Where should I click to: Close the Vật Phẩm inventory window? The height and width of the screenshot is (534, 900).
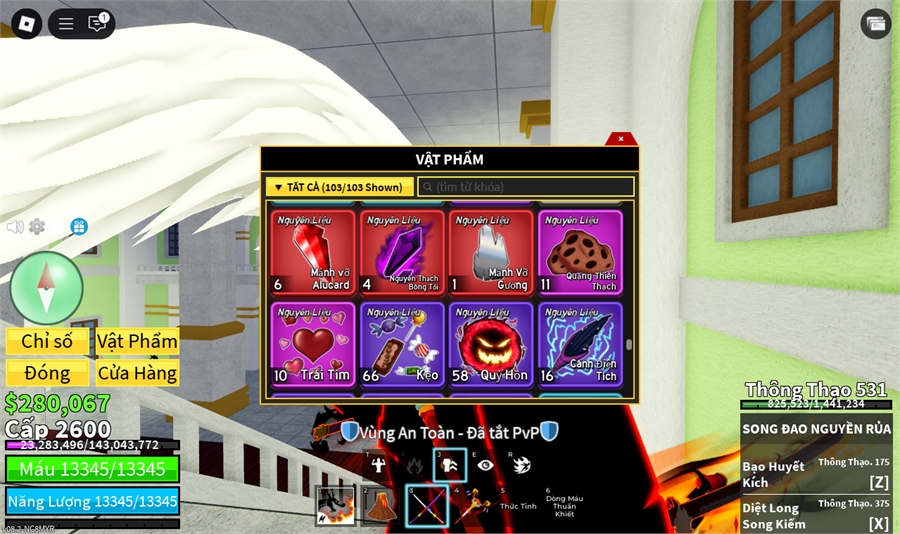[x=621, y=139]
